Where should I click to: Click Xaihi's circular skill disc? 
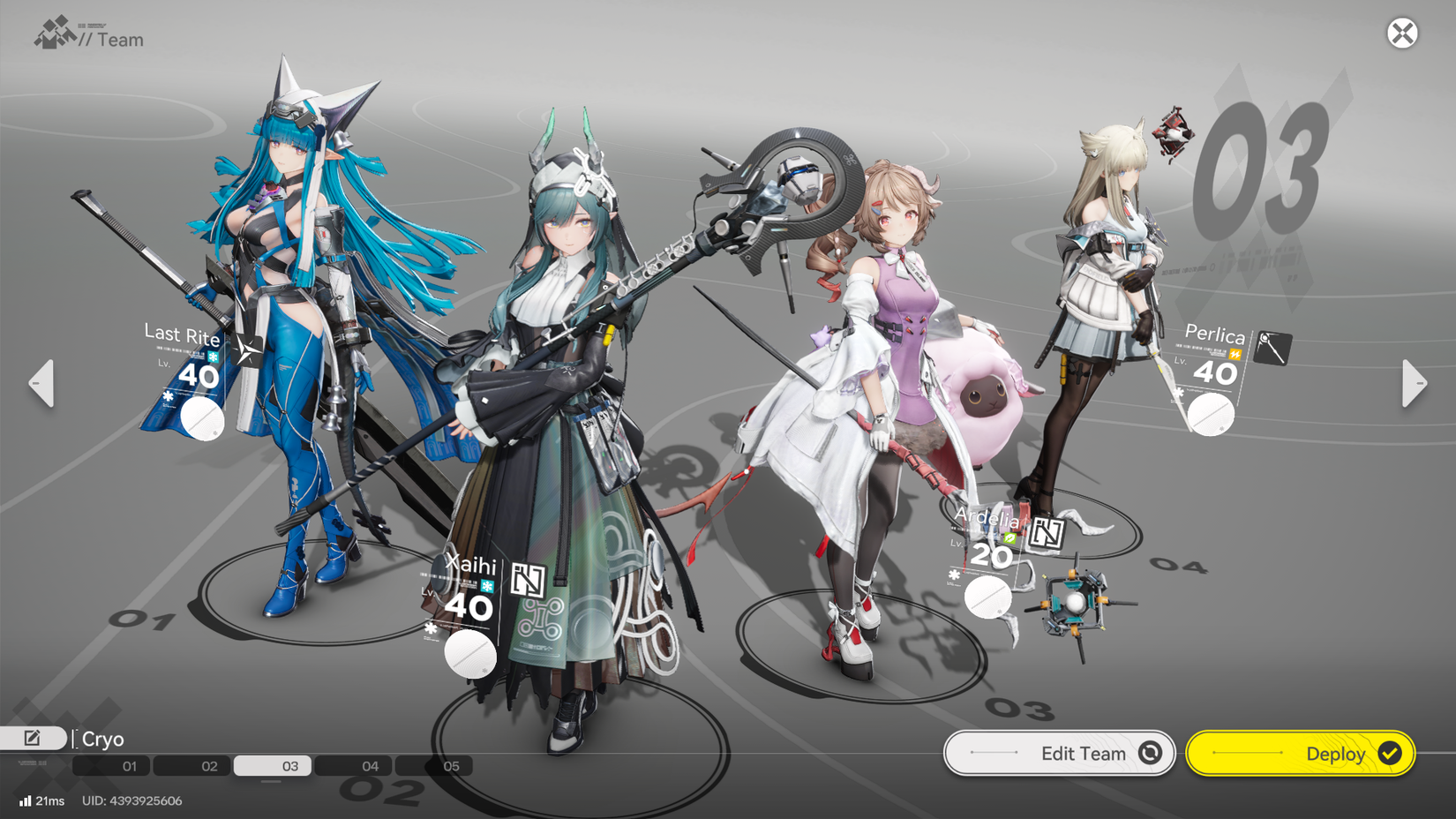pos(469,653)
